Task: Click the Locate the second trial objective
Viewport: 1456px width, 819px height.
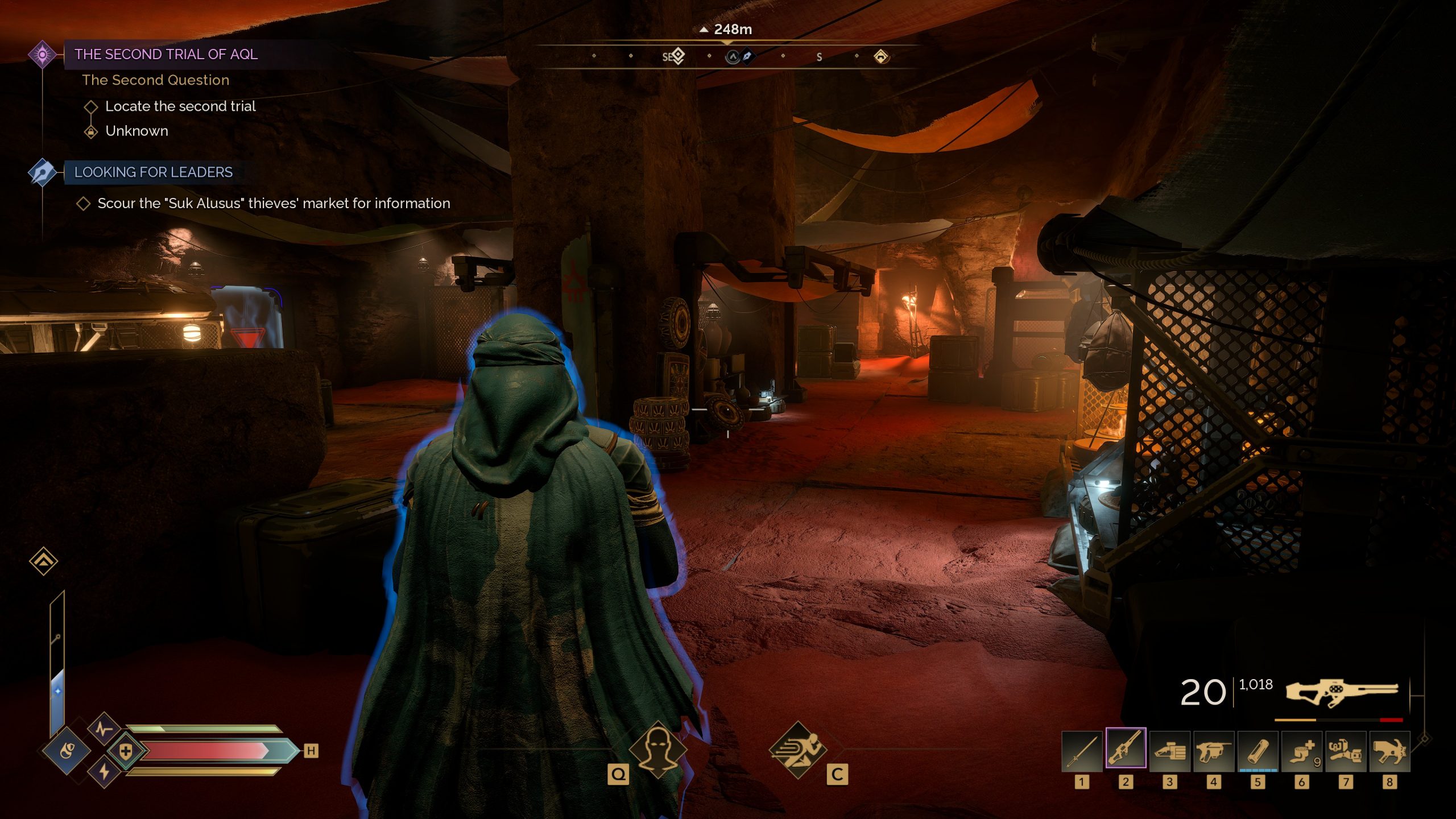Action: point(180,106)
